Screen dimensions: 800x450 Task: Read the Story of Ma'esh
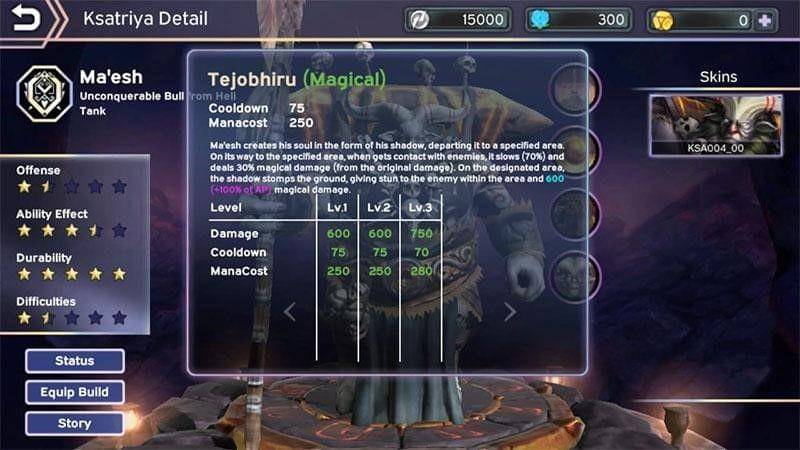coord(75,423)
